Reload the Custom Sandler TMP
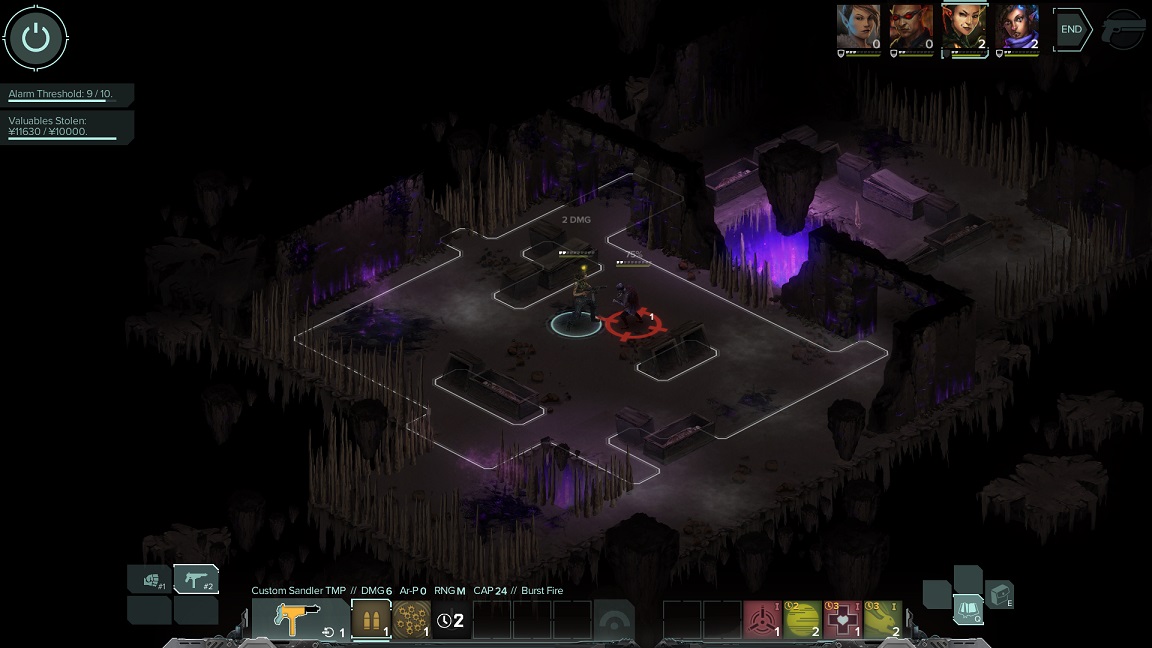Image resolution: width=1152 pixels, height=648 pixels. click(x=332, y=632)
